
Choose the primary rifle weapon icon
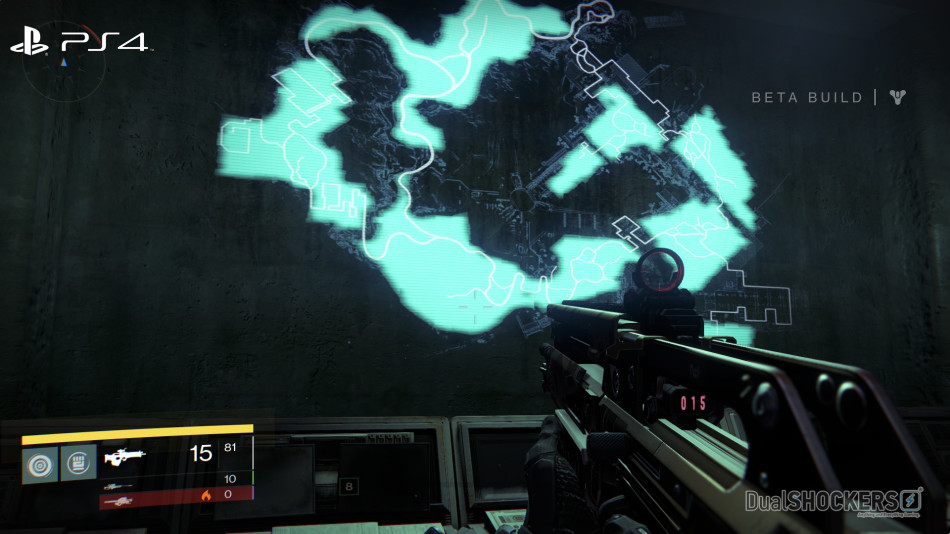pyautogui.click(x=124, y=456)
